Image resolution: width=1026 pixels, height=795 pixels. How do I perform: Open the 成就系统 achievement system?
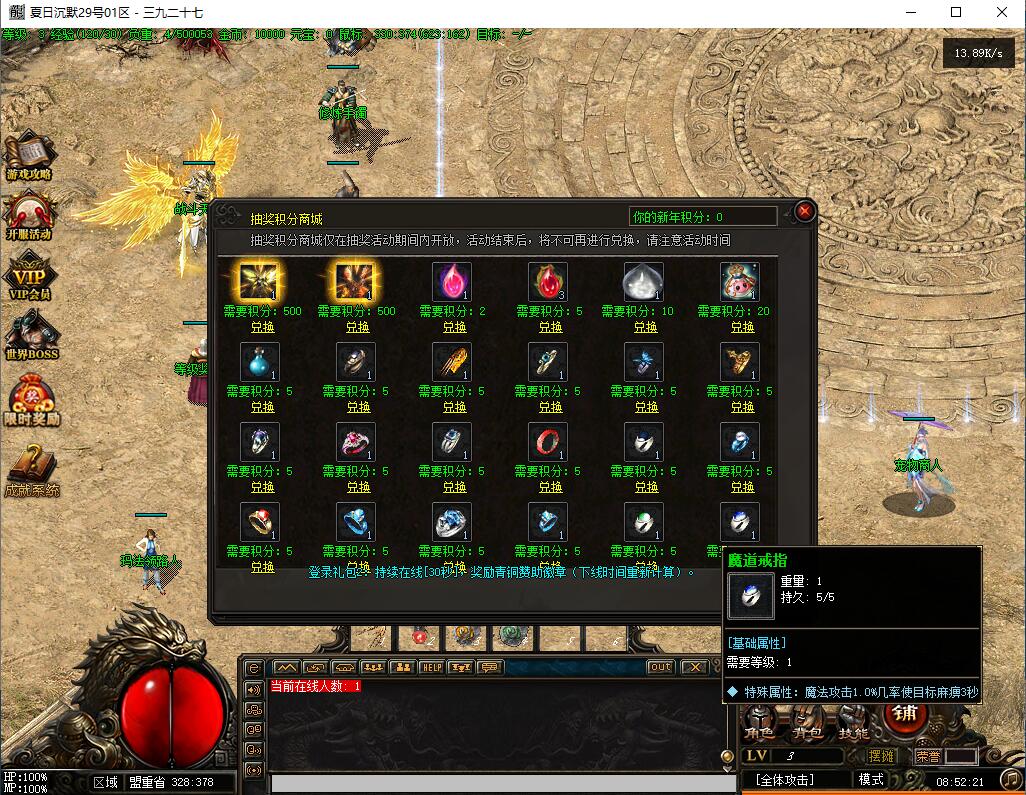(31, 471)
